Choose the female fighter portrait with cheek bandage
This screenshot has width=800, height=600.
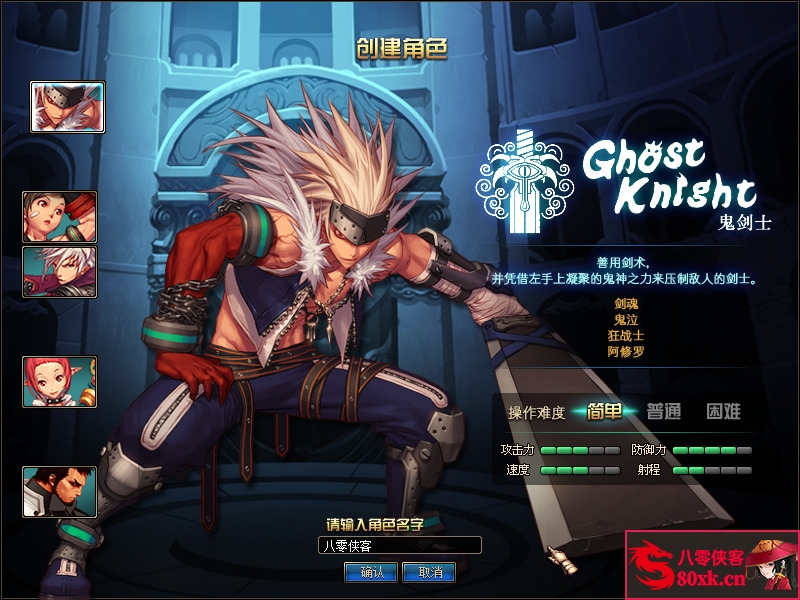click(x=60, y=217)
